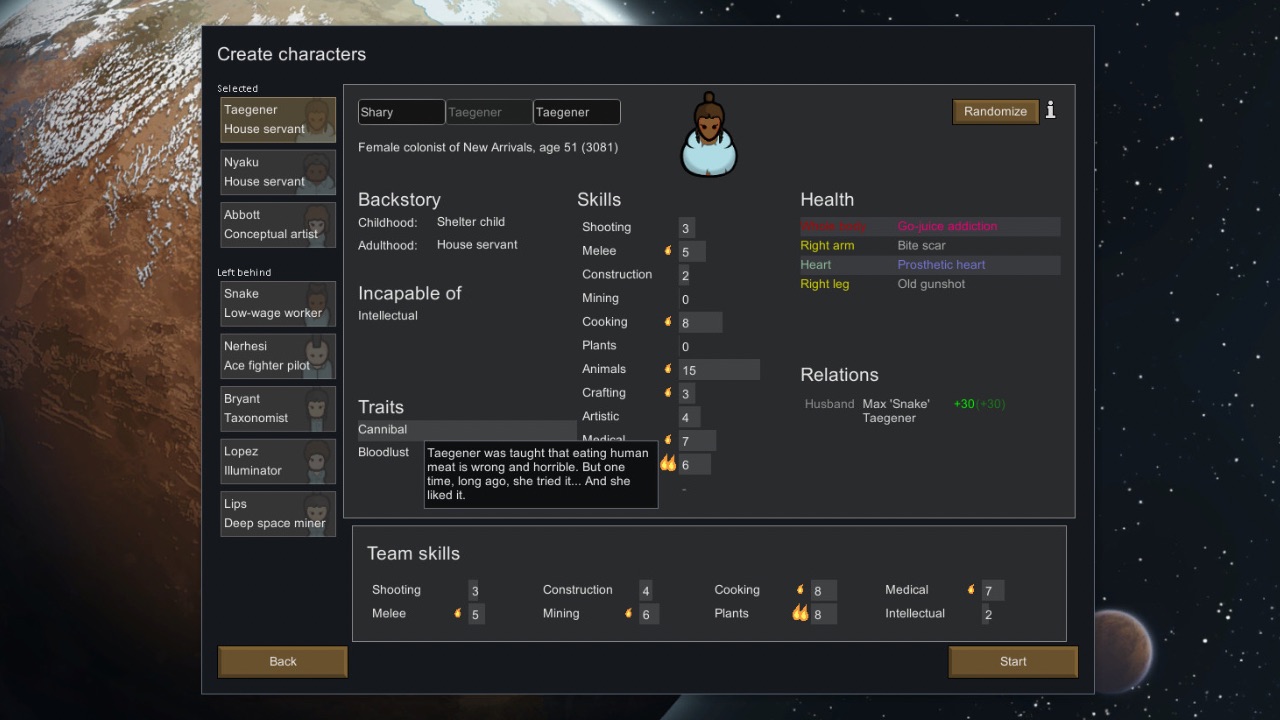Choose Snake the Low-wage worker from Left behind

pyautogui.click(x=277, y=303)
